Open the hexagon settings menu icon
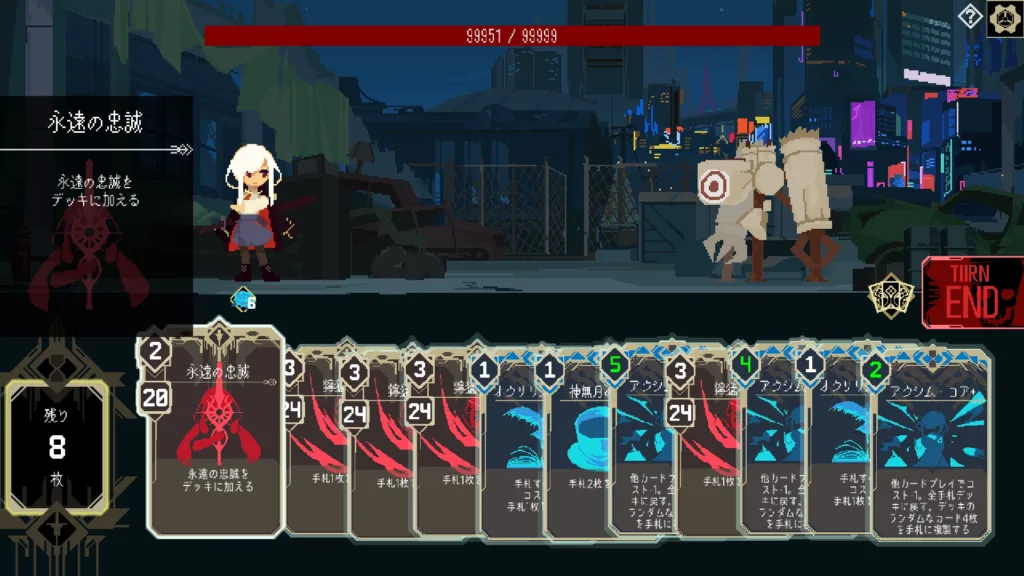The width and height of the screenshot is (1024, 576). point(1003,19)
